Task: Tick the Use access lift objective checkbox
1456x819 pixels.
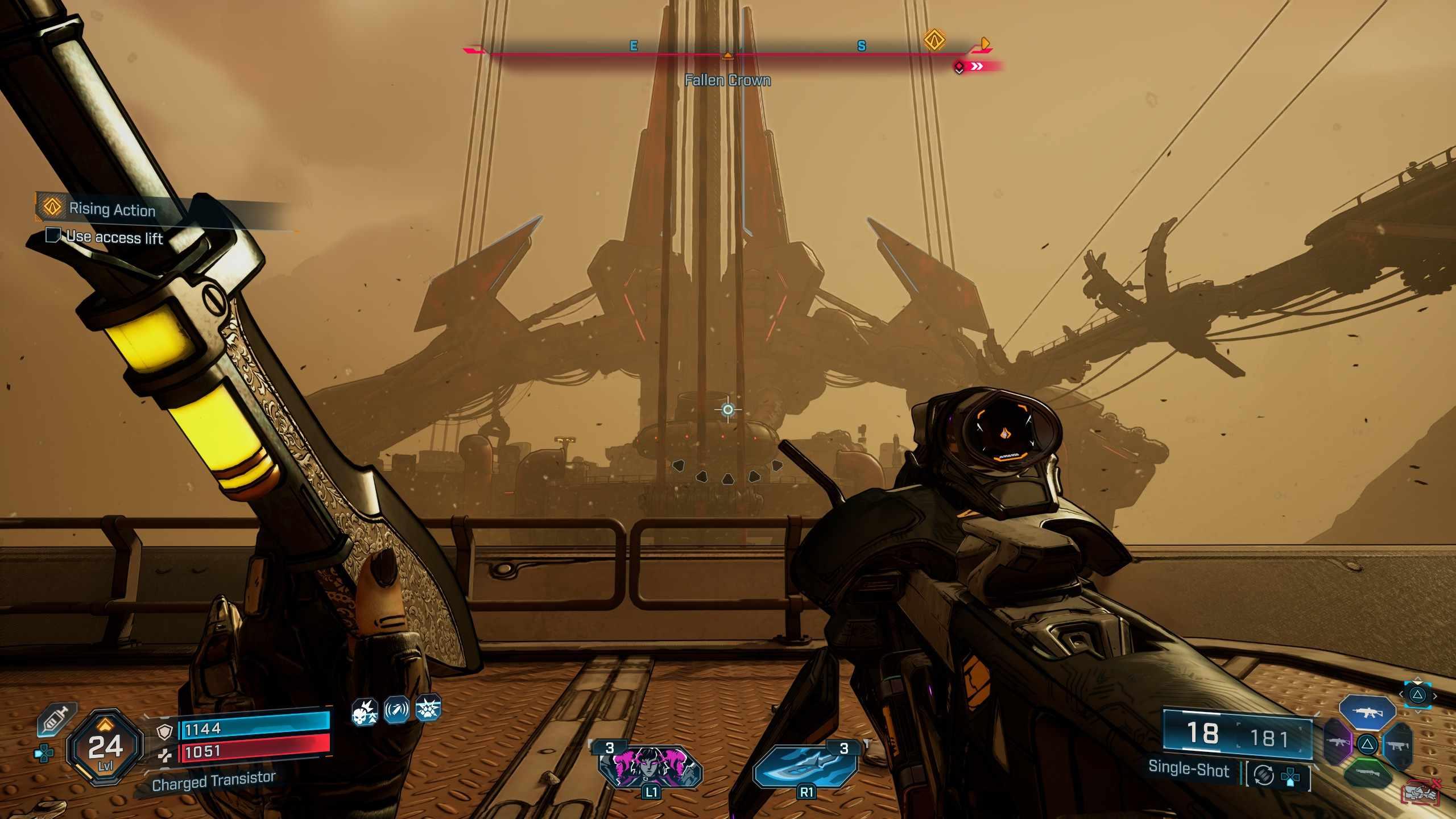Action: click(53, 235)
